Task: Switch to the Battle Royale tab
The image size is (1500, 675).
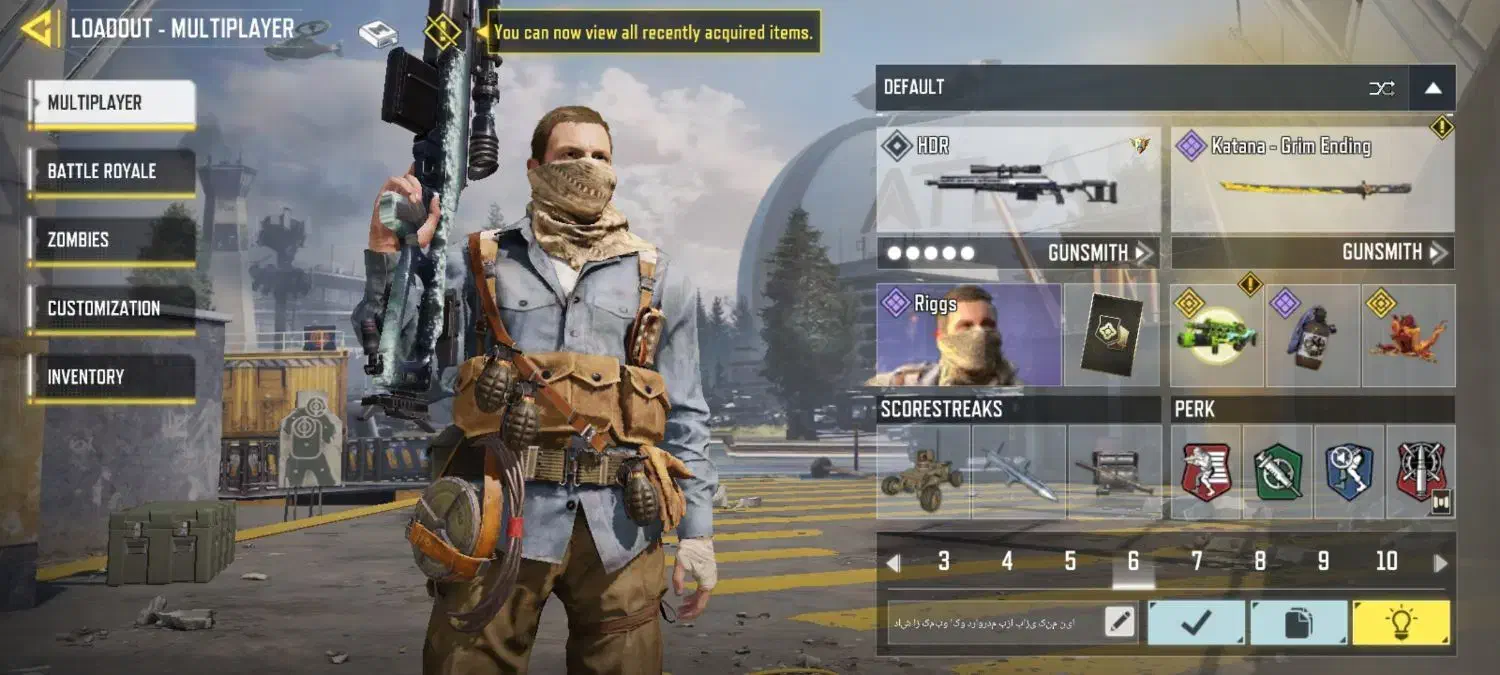Action: 112,172
